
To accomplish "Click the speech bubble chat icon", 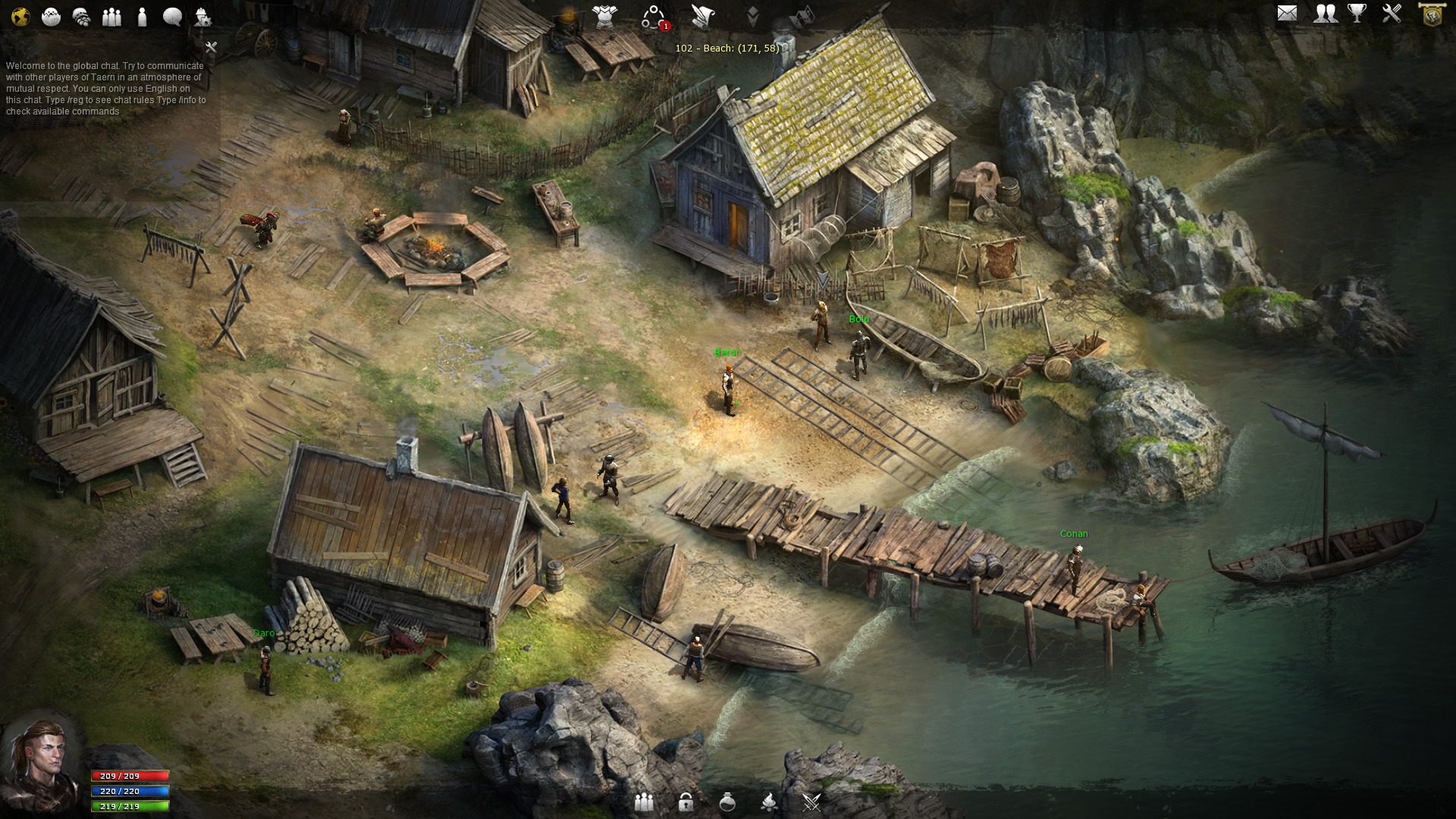I will coord(172,16).
